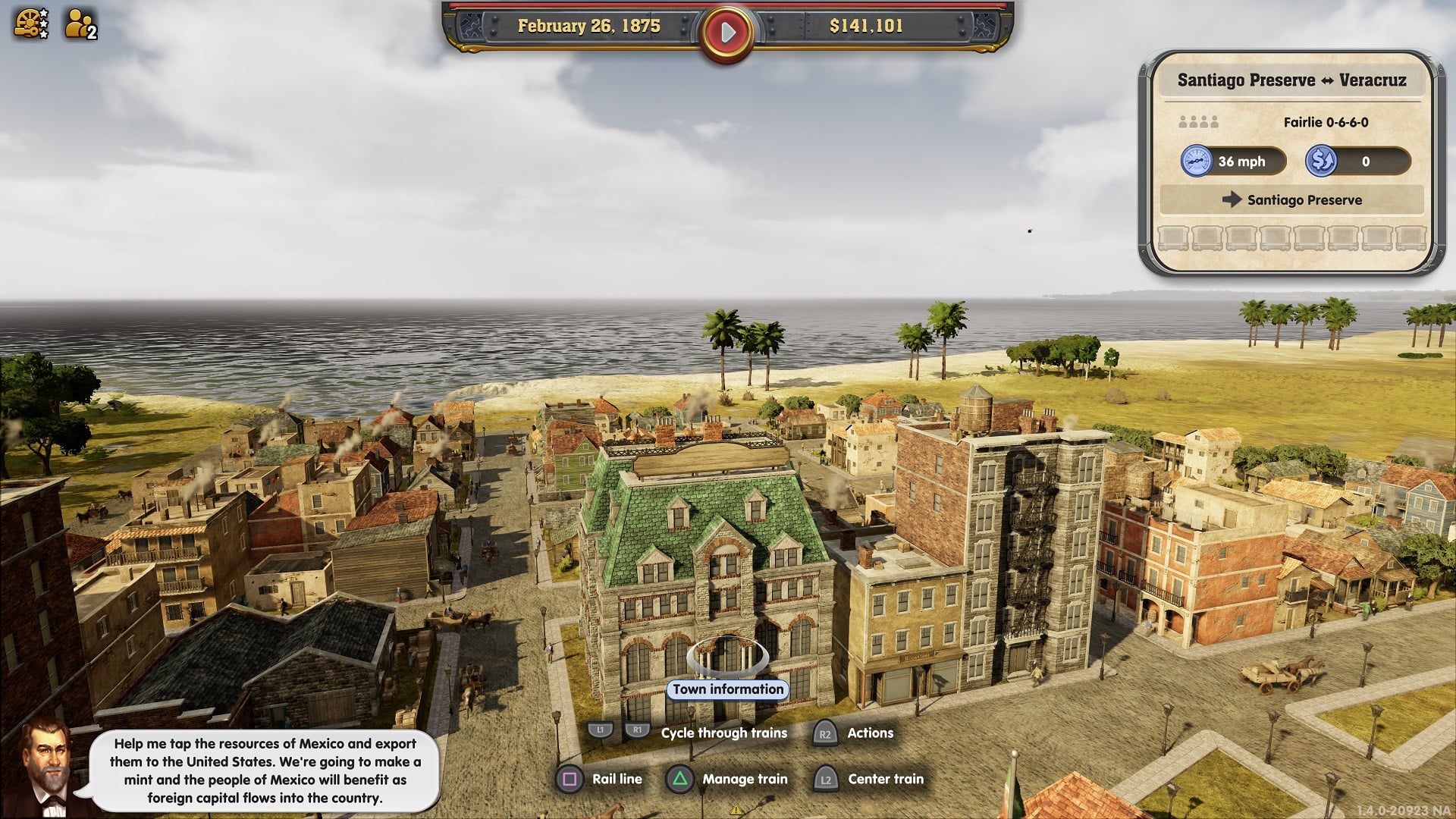
Task: Click the red play button to resume time
Action: (x=727, y=33)
